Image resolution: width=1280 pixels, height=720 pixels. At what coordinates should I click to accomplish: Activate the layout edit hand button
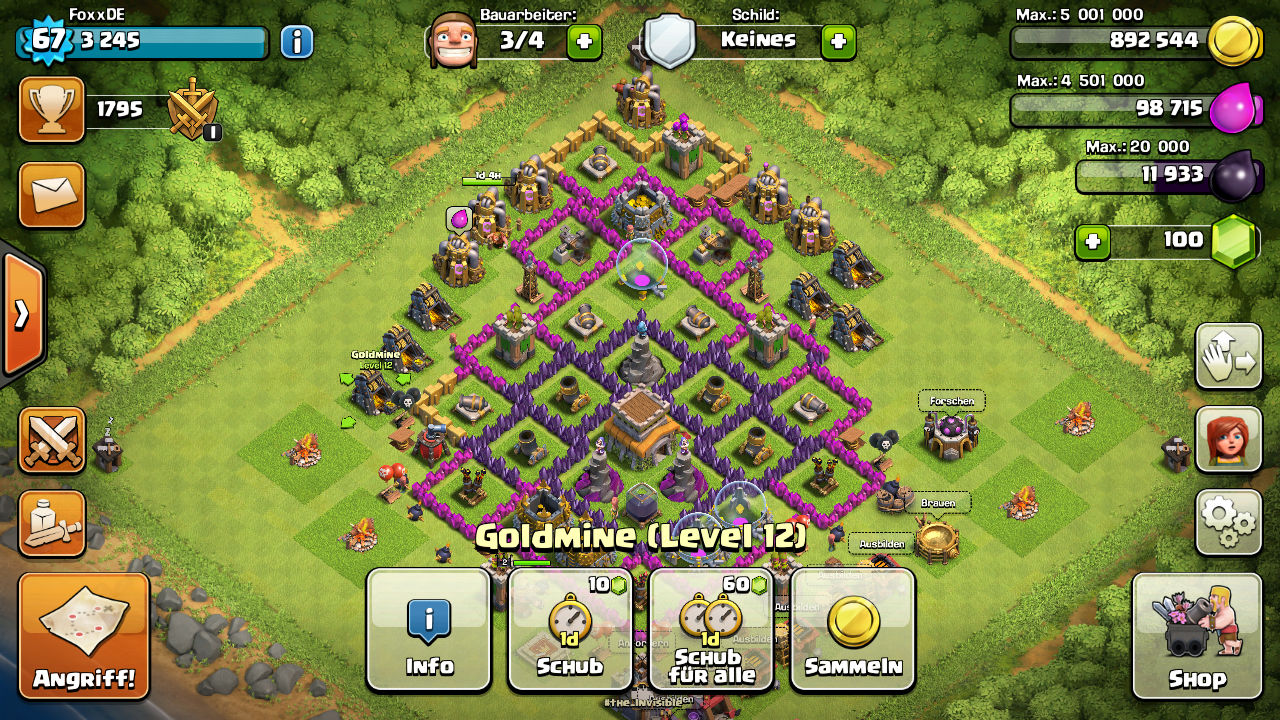[1228, 357]
